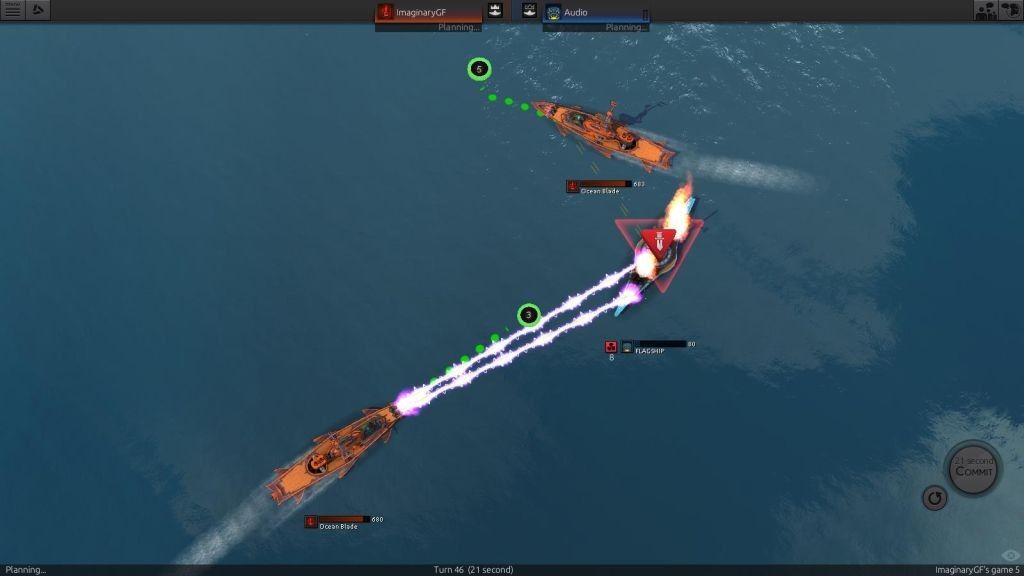This screenshot has width=1024, height=576.
Task: Open the hamburger main menu
Action: click(12, 10)
